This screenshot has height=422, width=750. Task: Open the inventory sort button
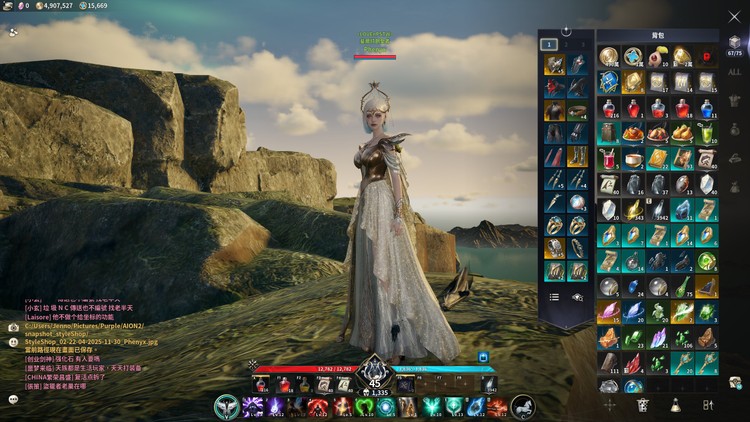tap(708, 405)
